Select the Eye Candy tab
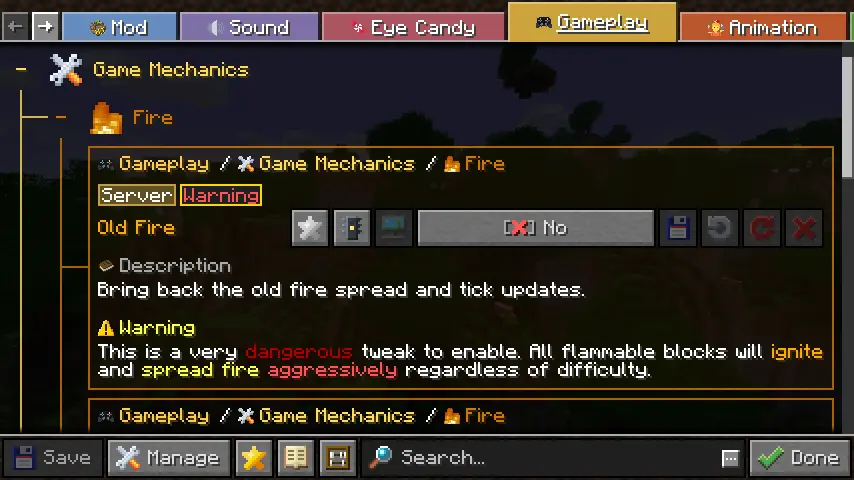The height and width of the screenshot is (480, 854). pos(413,27)
